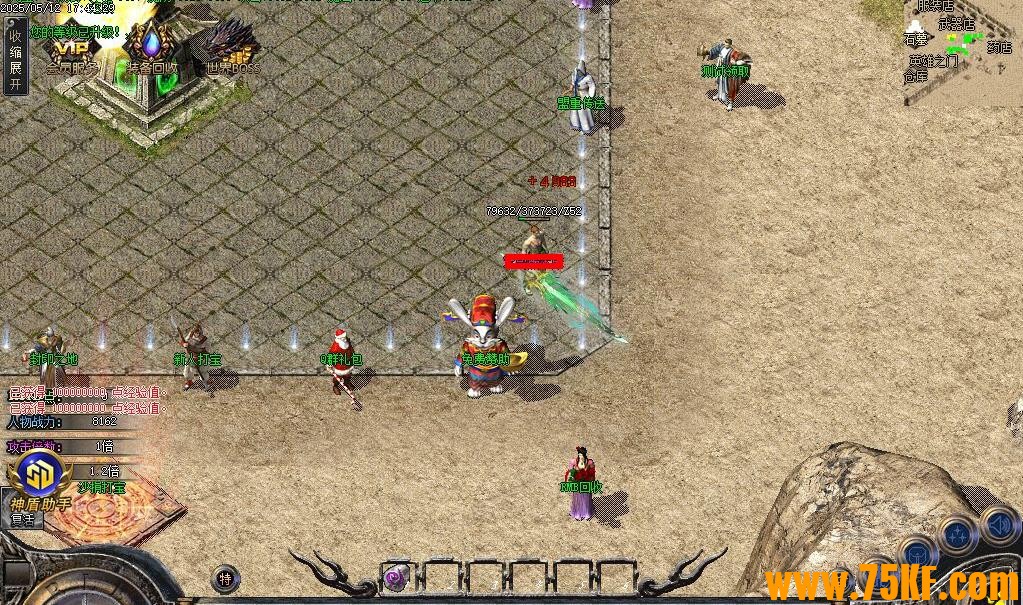Select the 武器店 marker on the minimap
The width and height of the screenshot is (1023, 605).
point(956,23)
